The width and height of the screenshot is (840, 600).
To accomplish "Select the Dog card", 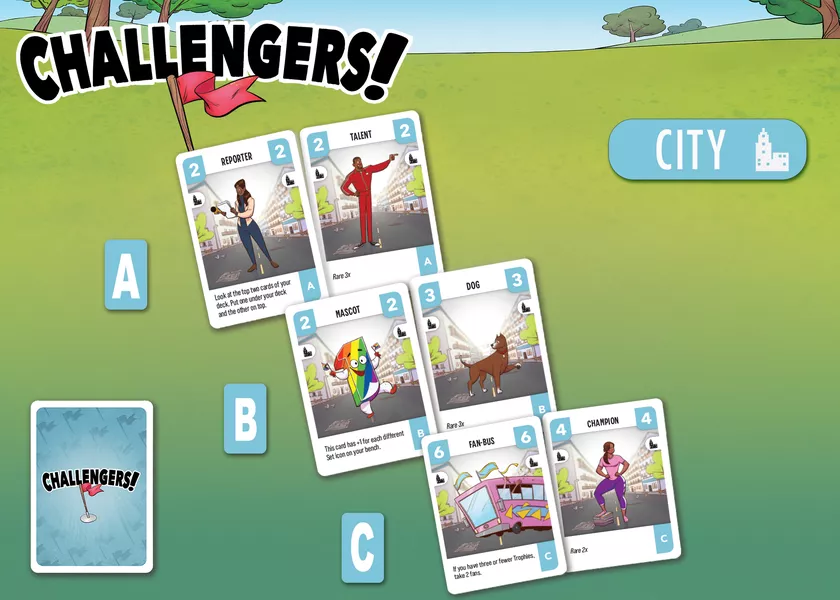I will pos(486,345).
